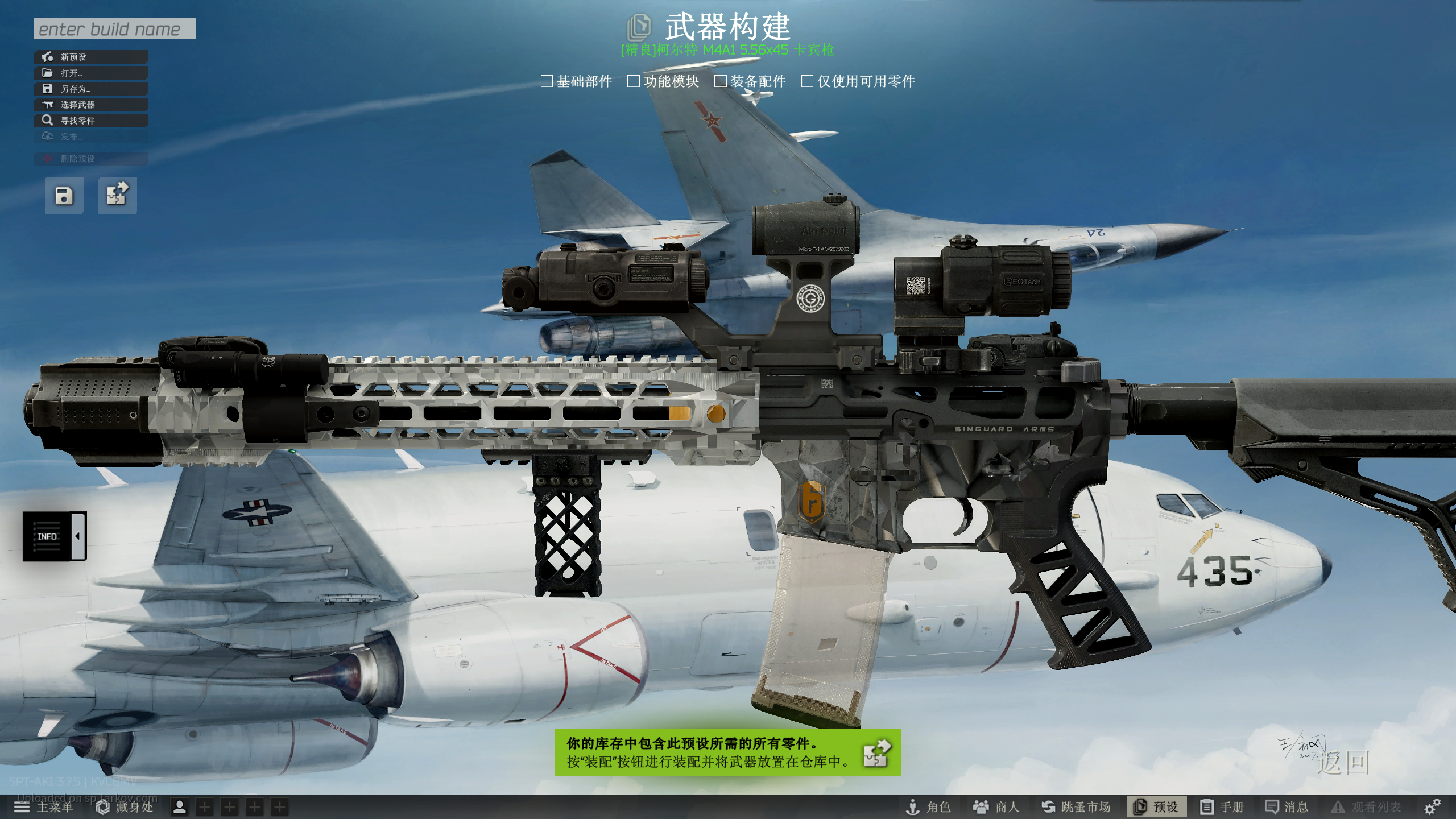
Task: Open the Select Weapon option (选择武器)
Action: (91, 105)
